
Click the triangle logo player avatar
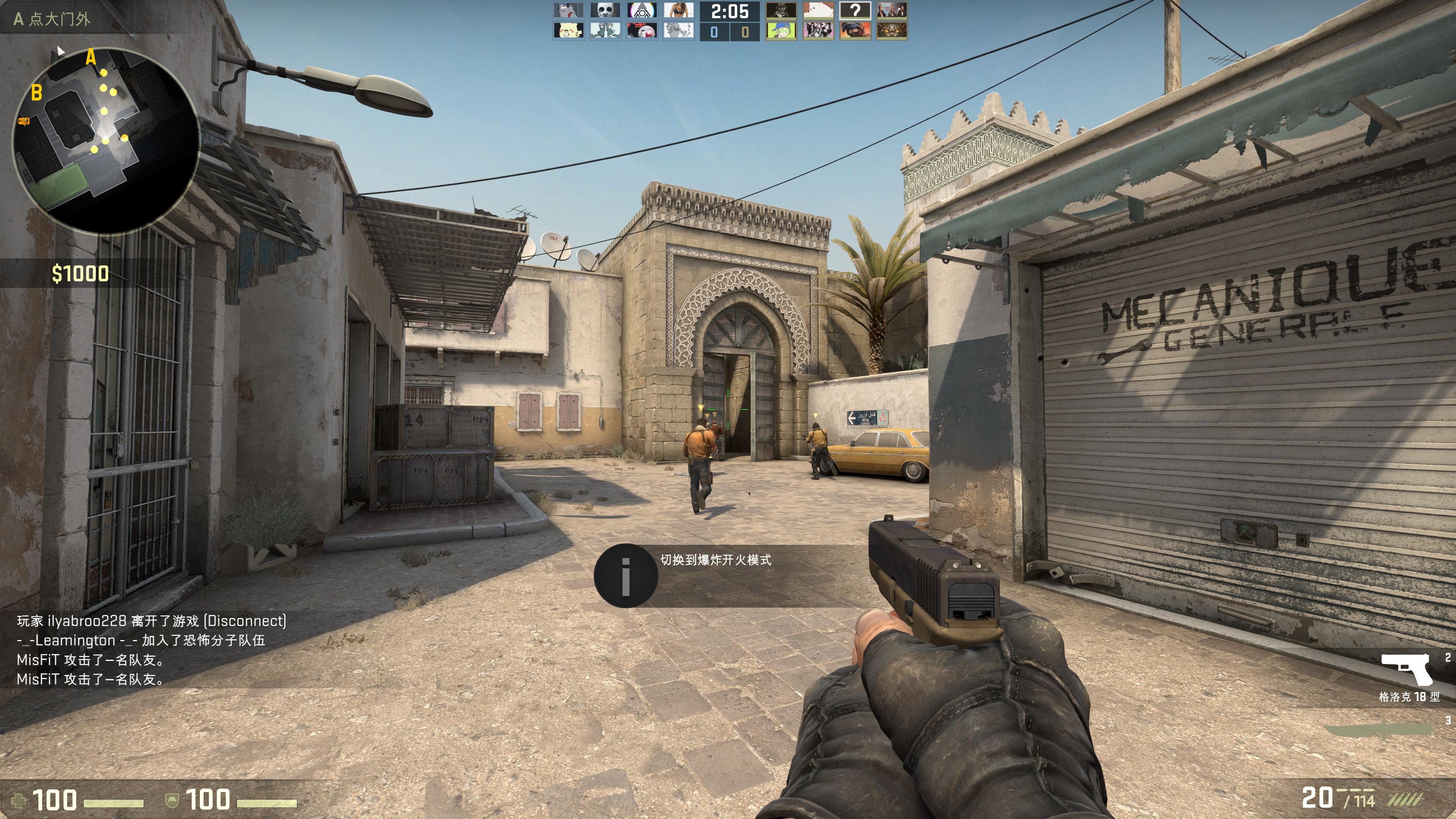coord(642,10)
